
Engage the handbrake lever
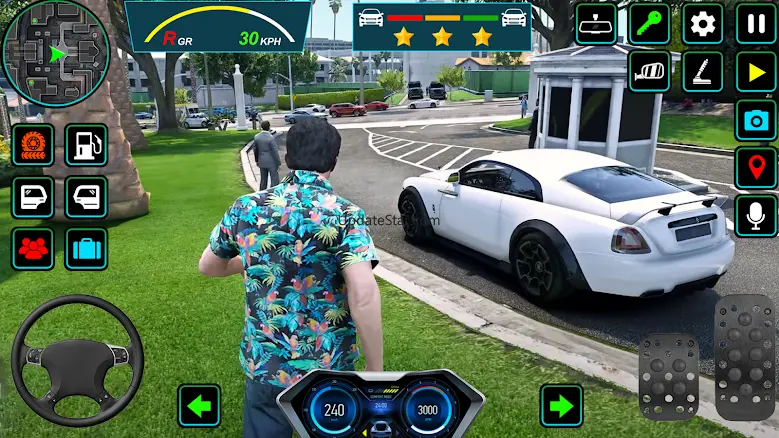703,72
